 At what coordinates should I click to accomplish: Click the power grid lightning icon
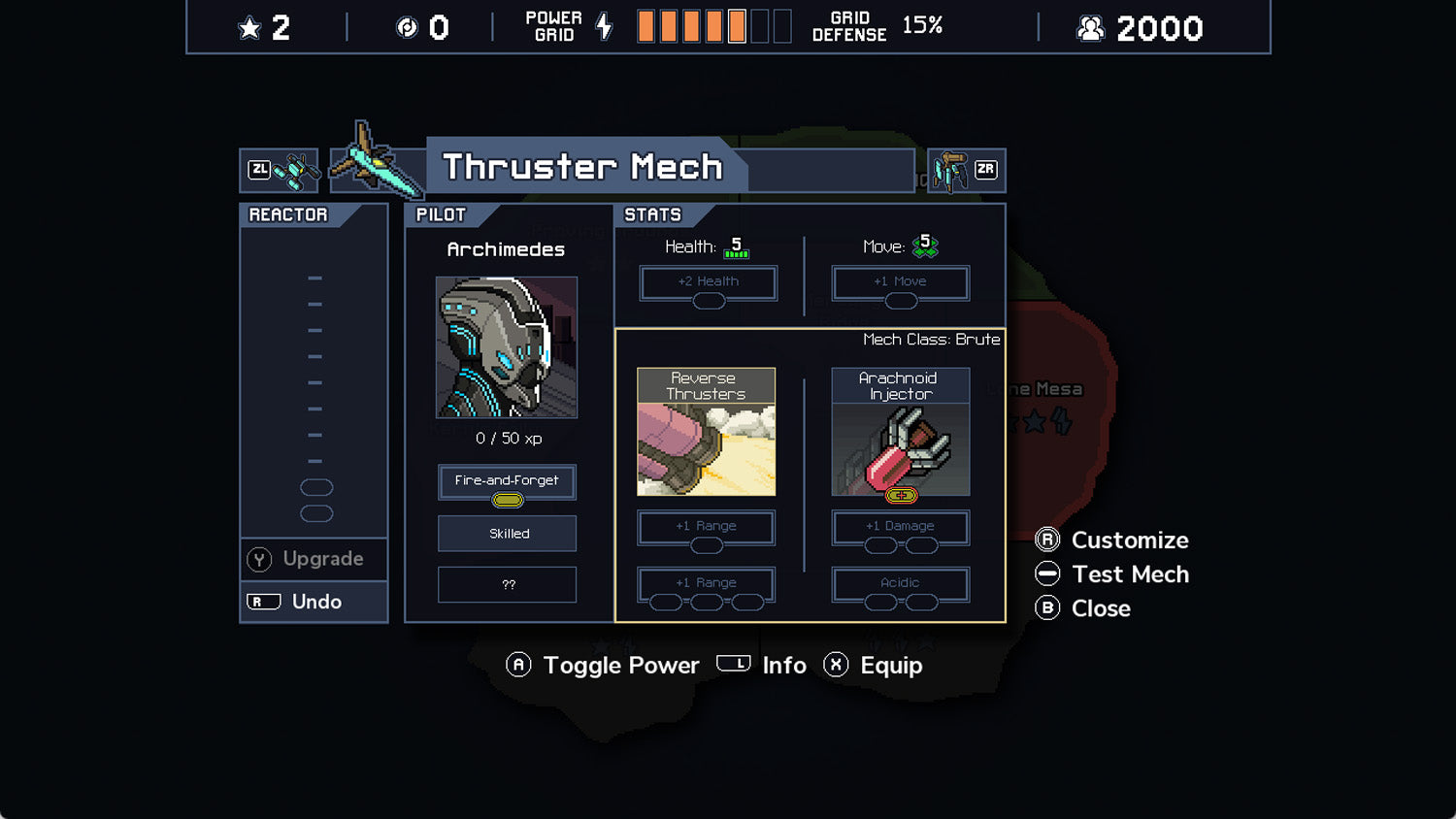[604, 26]
